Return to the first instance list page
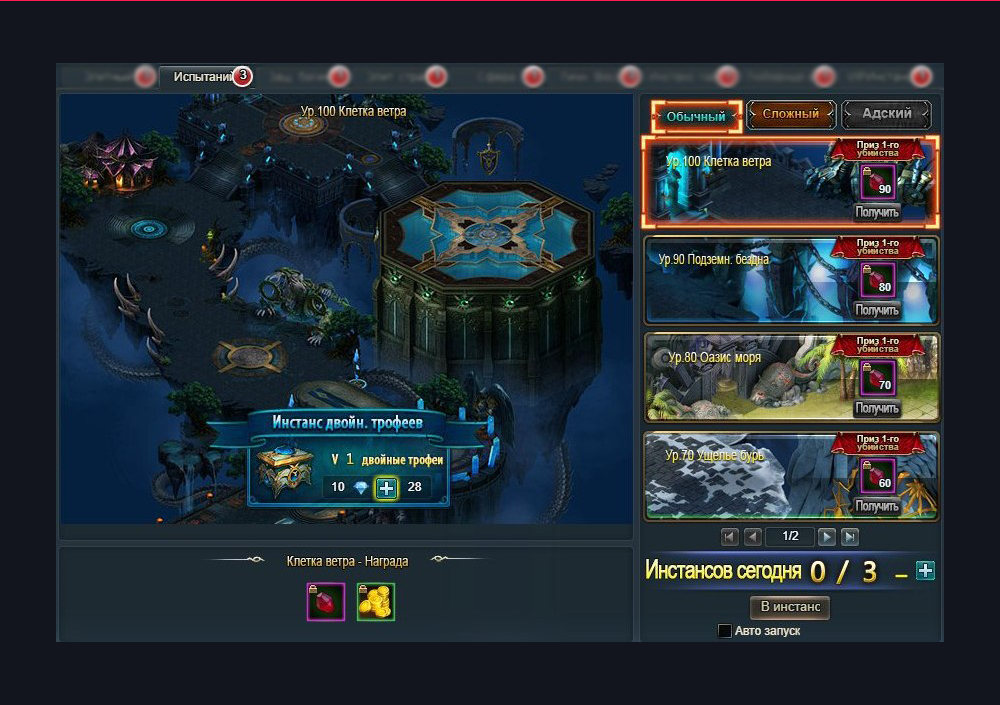 pos(730,537)
